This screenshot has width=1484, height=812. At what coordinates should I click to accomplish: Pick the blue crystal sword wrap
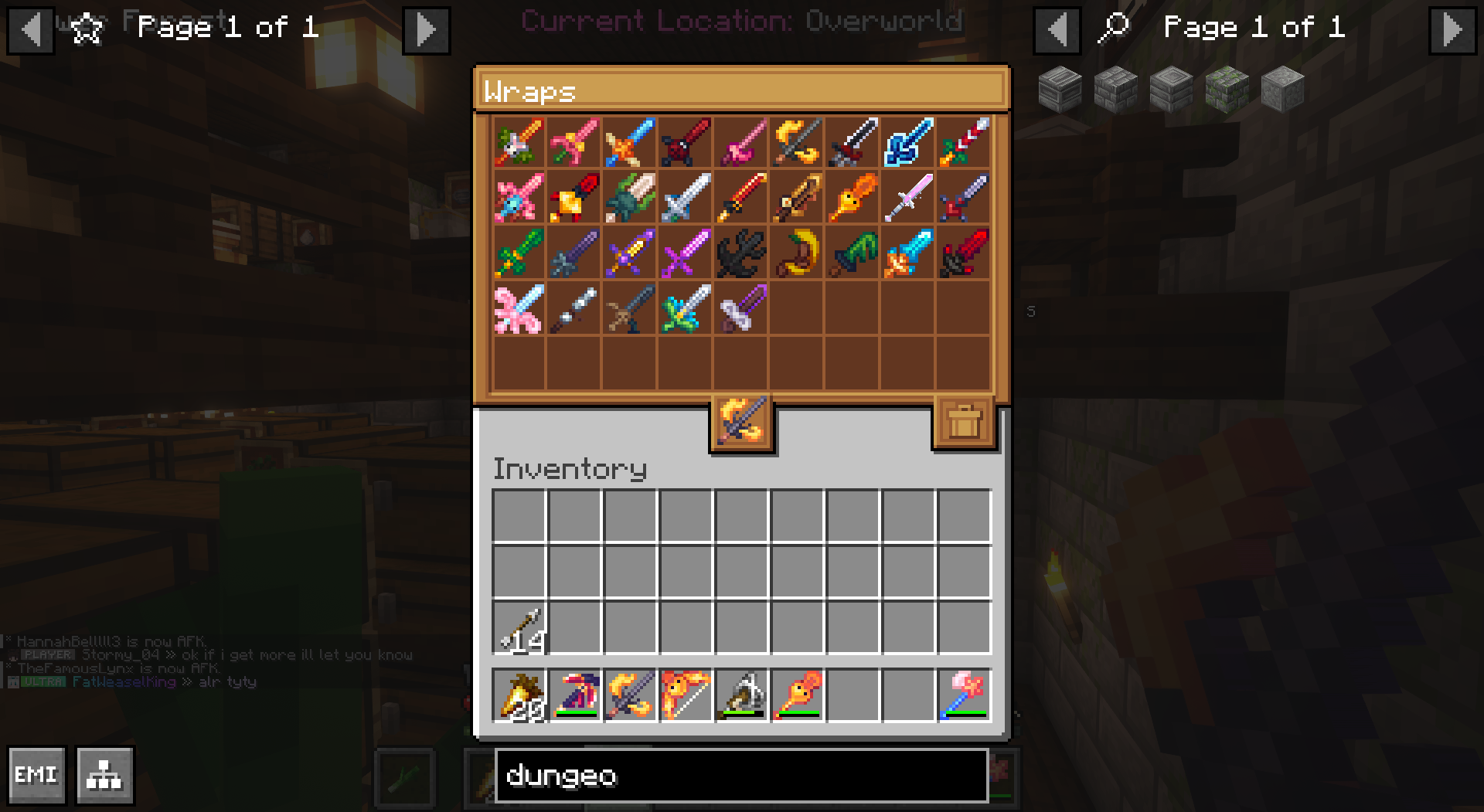click(909, 142)
